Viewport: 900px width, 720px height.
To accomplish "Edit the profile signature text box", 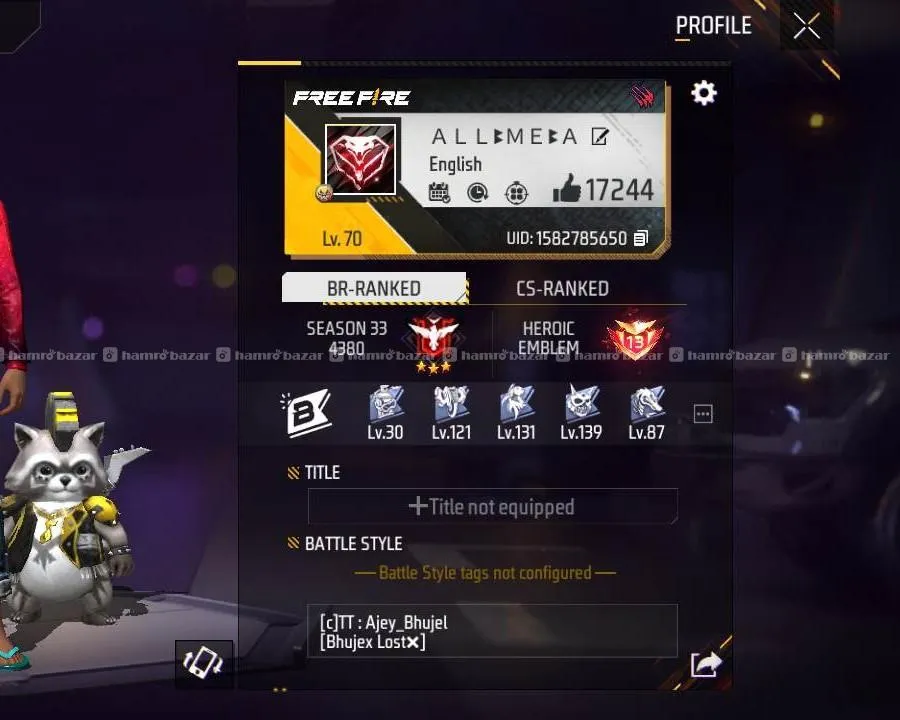I will (492, 632).
